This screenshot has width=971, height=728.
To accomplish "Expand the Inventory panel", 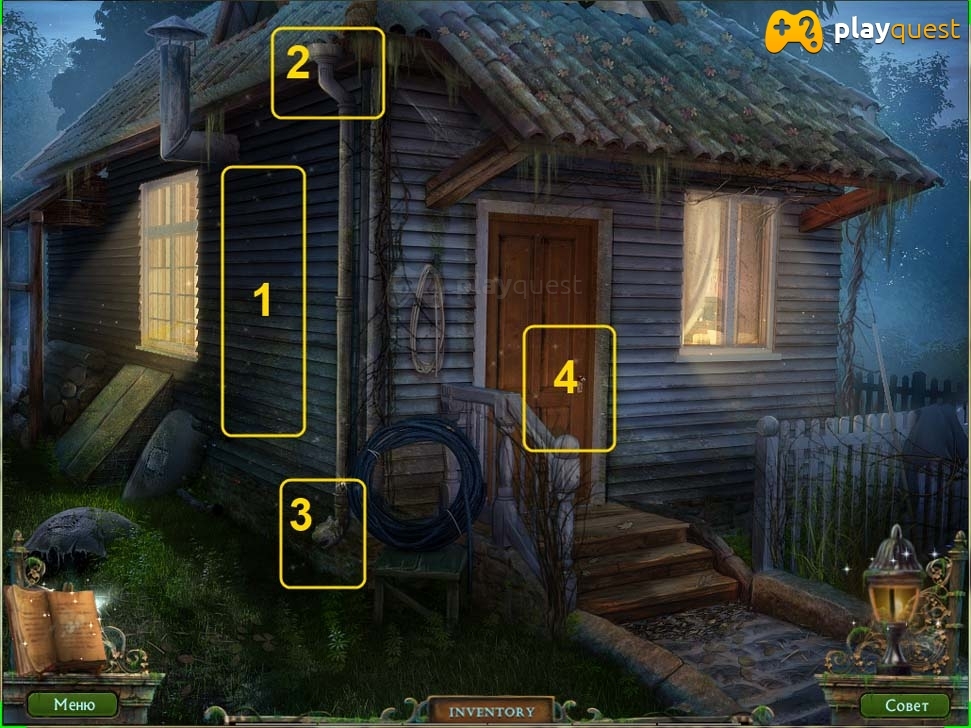I will point(491,711).
